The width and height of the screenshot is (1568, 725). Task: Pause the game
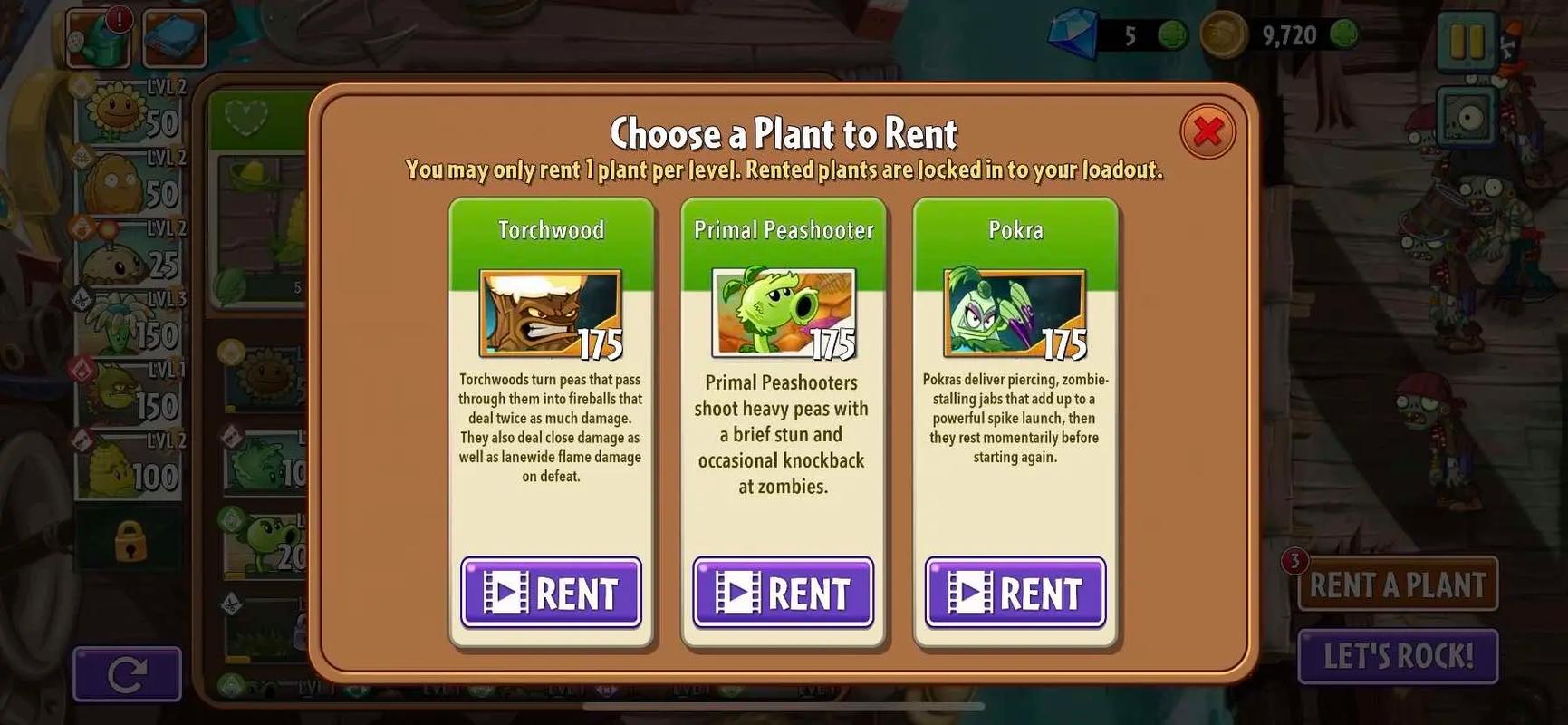click(1467, 41)
